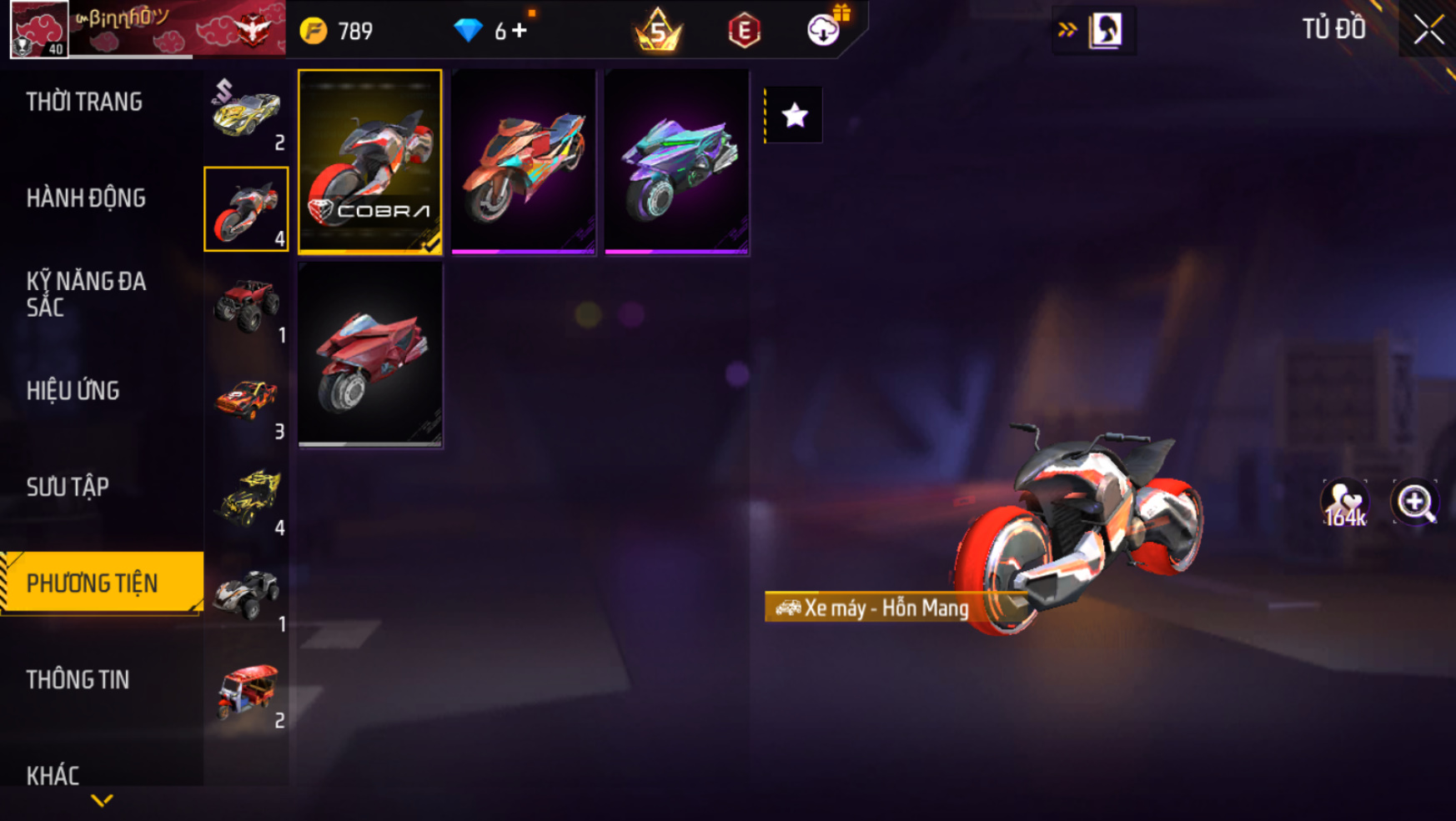
Task: Toggle the star favorites filter
Action: (795, 115)
